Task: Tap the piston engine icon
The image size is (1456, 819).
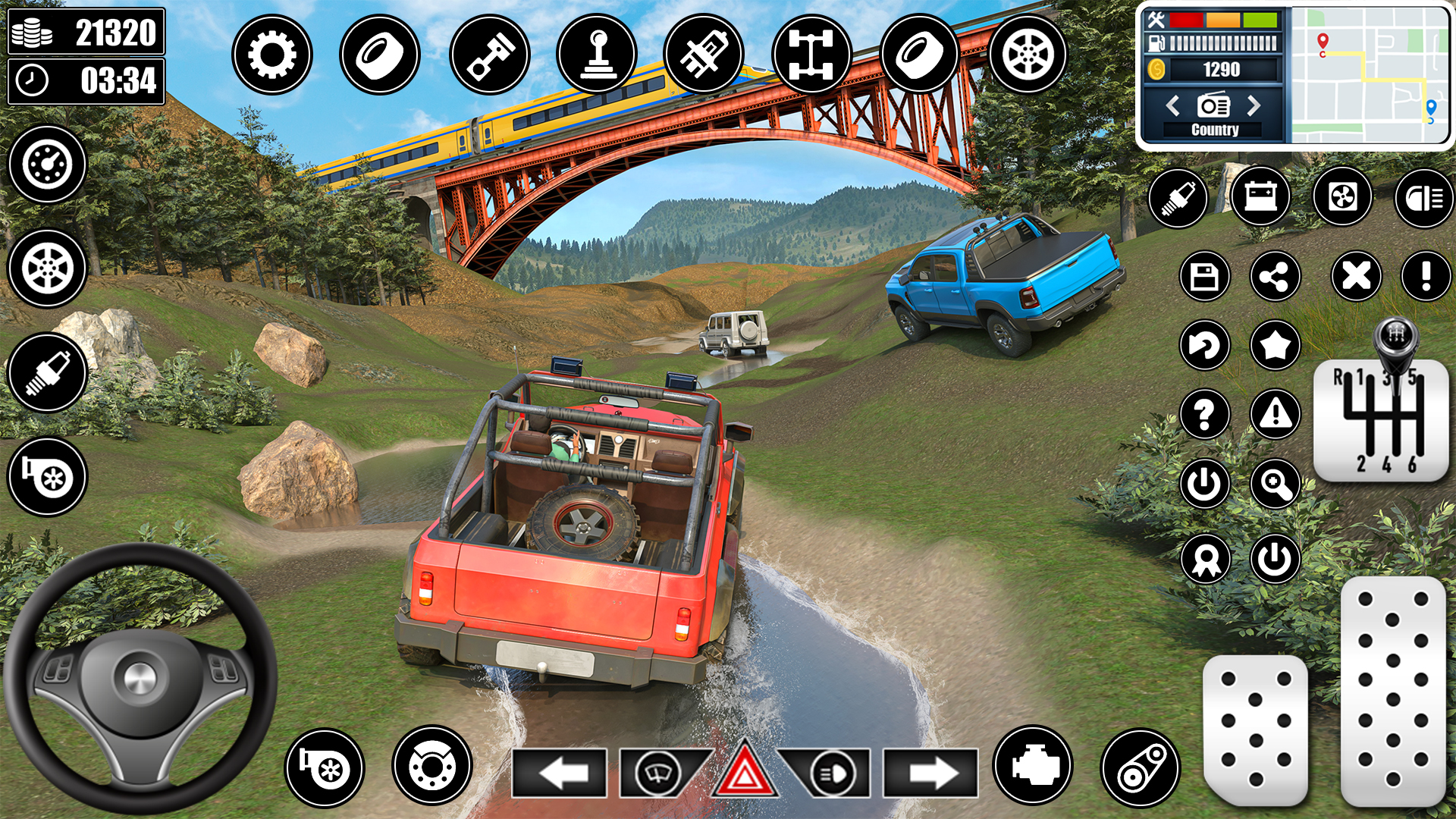Action: 489,55
